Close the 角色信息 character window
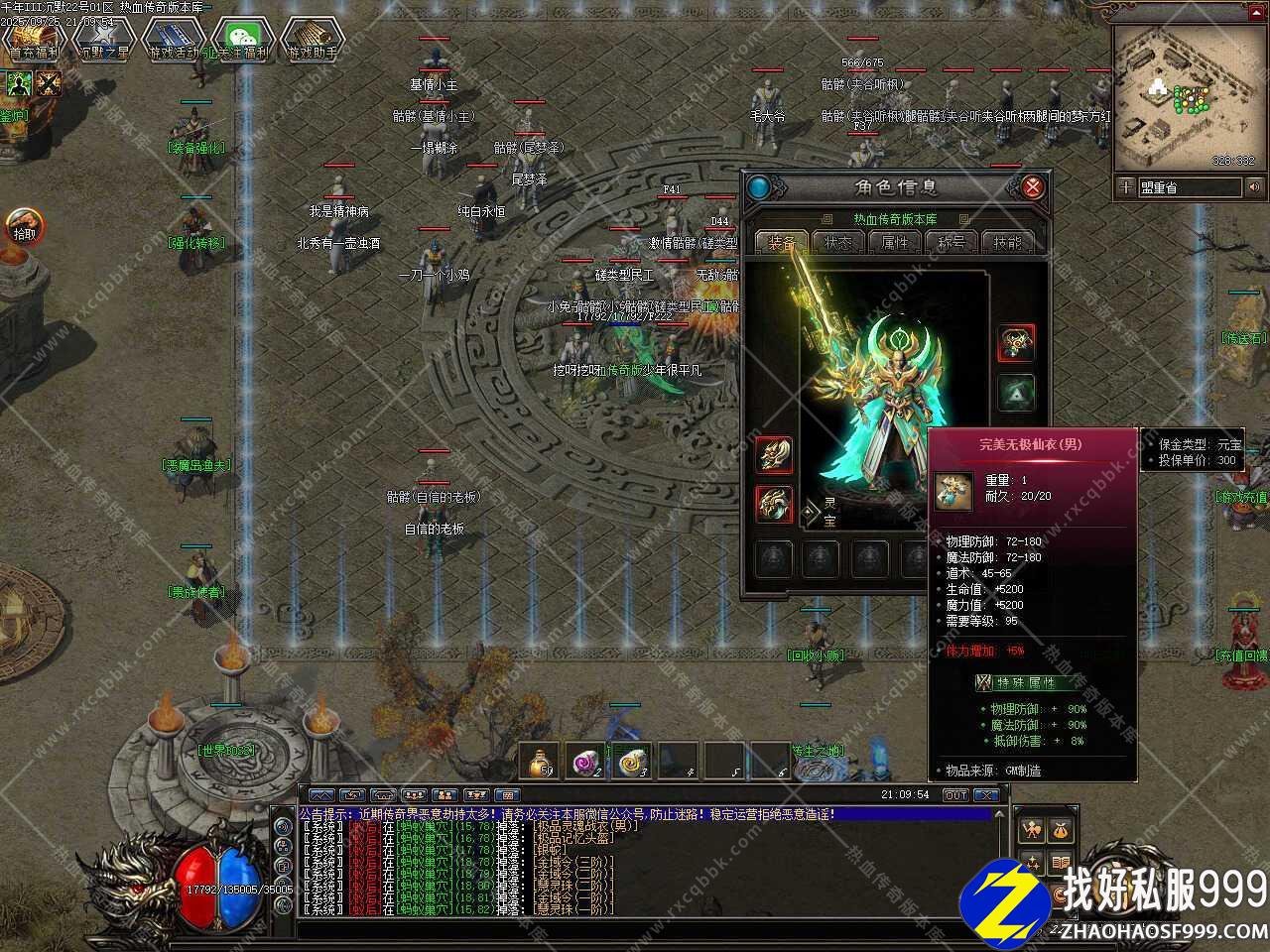 click(1033, 187)
